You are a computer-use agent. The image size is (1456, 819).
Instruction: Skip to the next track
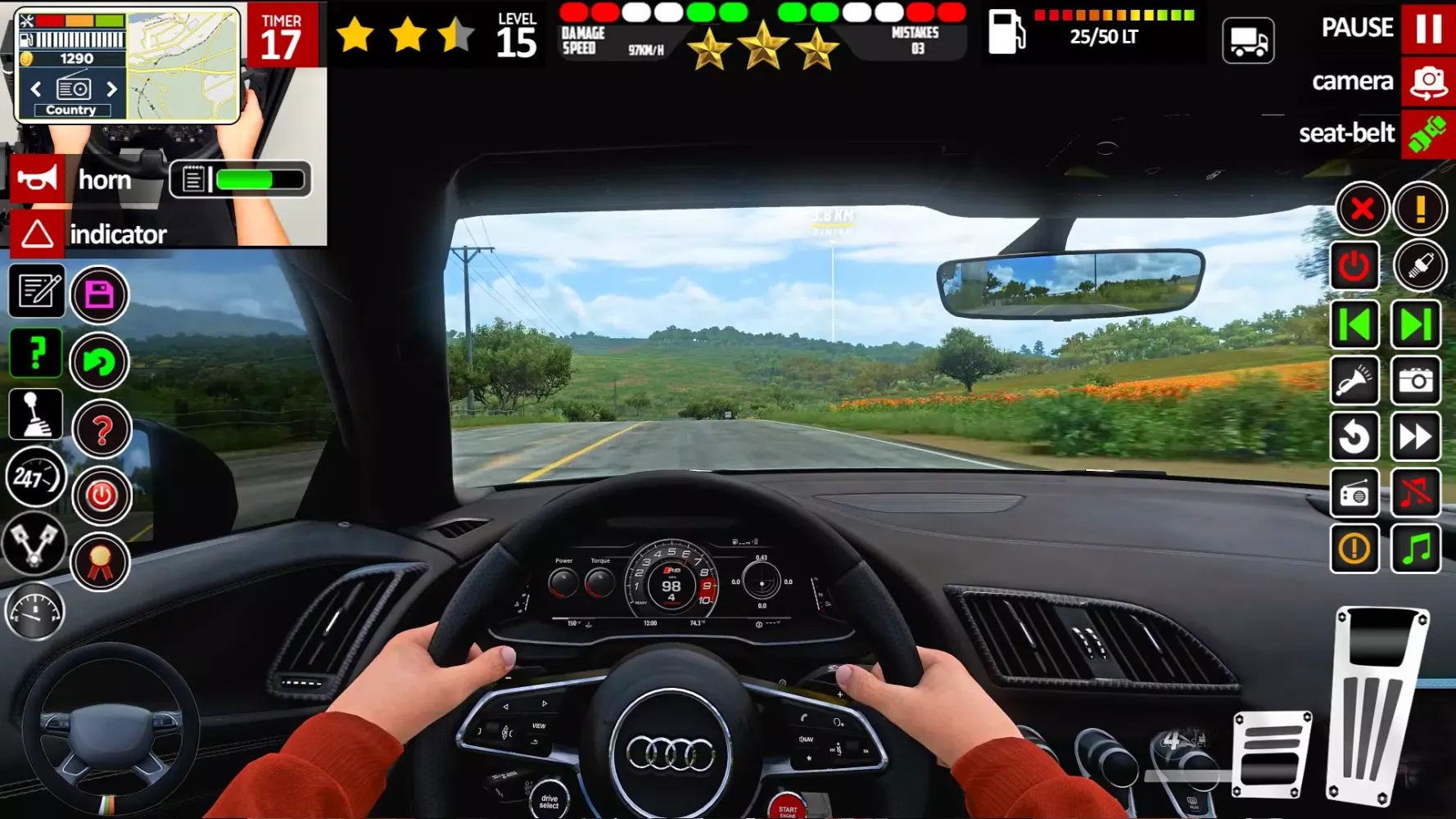(1416, 325)
